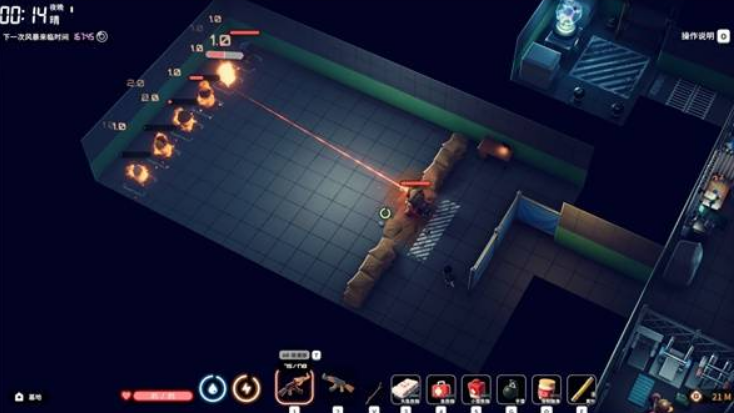The image size is (734, 413).
Task: Select the highlighted AK rifle weapon slot
Action: pyautogui.click(x=294, y=386)
